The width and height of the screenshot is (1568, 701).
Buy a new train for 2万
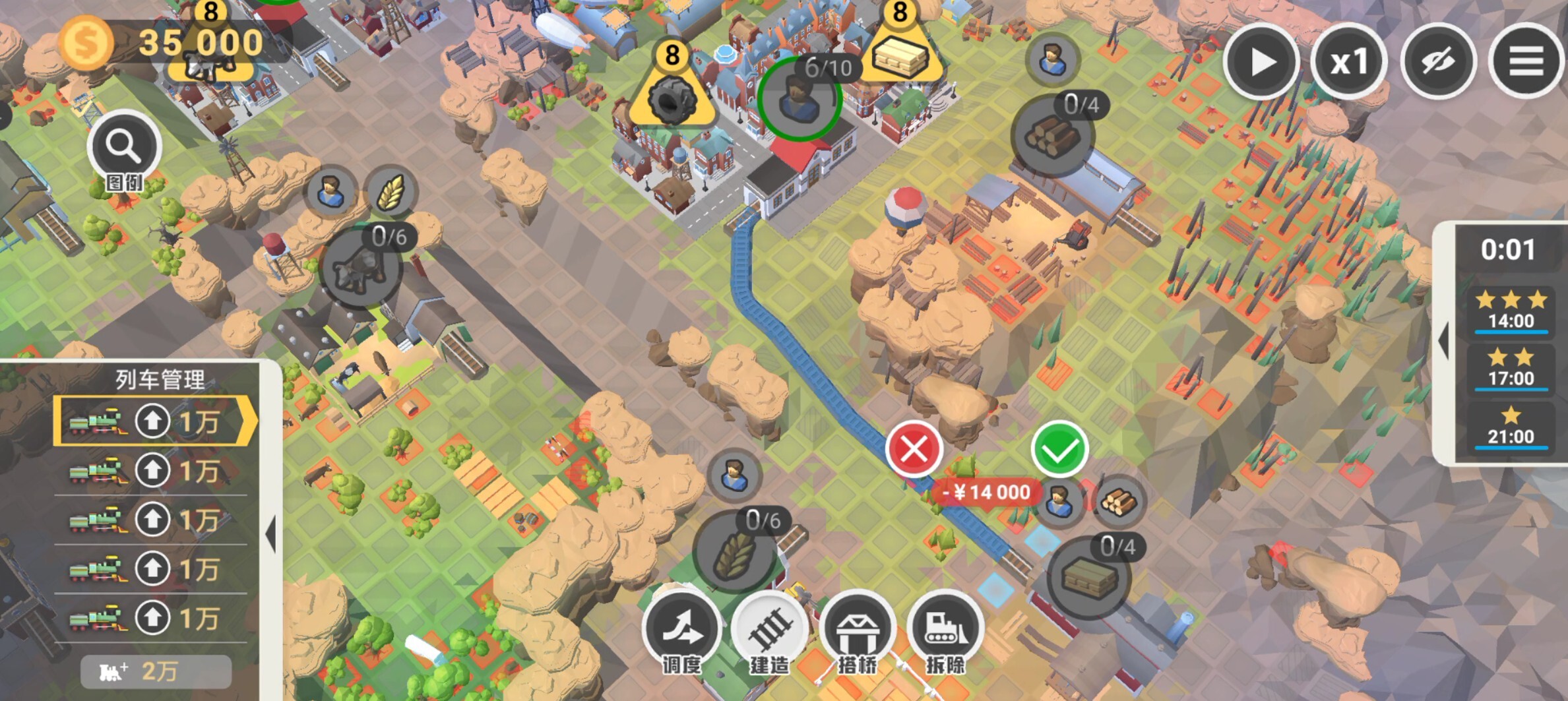(156, 671)
